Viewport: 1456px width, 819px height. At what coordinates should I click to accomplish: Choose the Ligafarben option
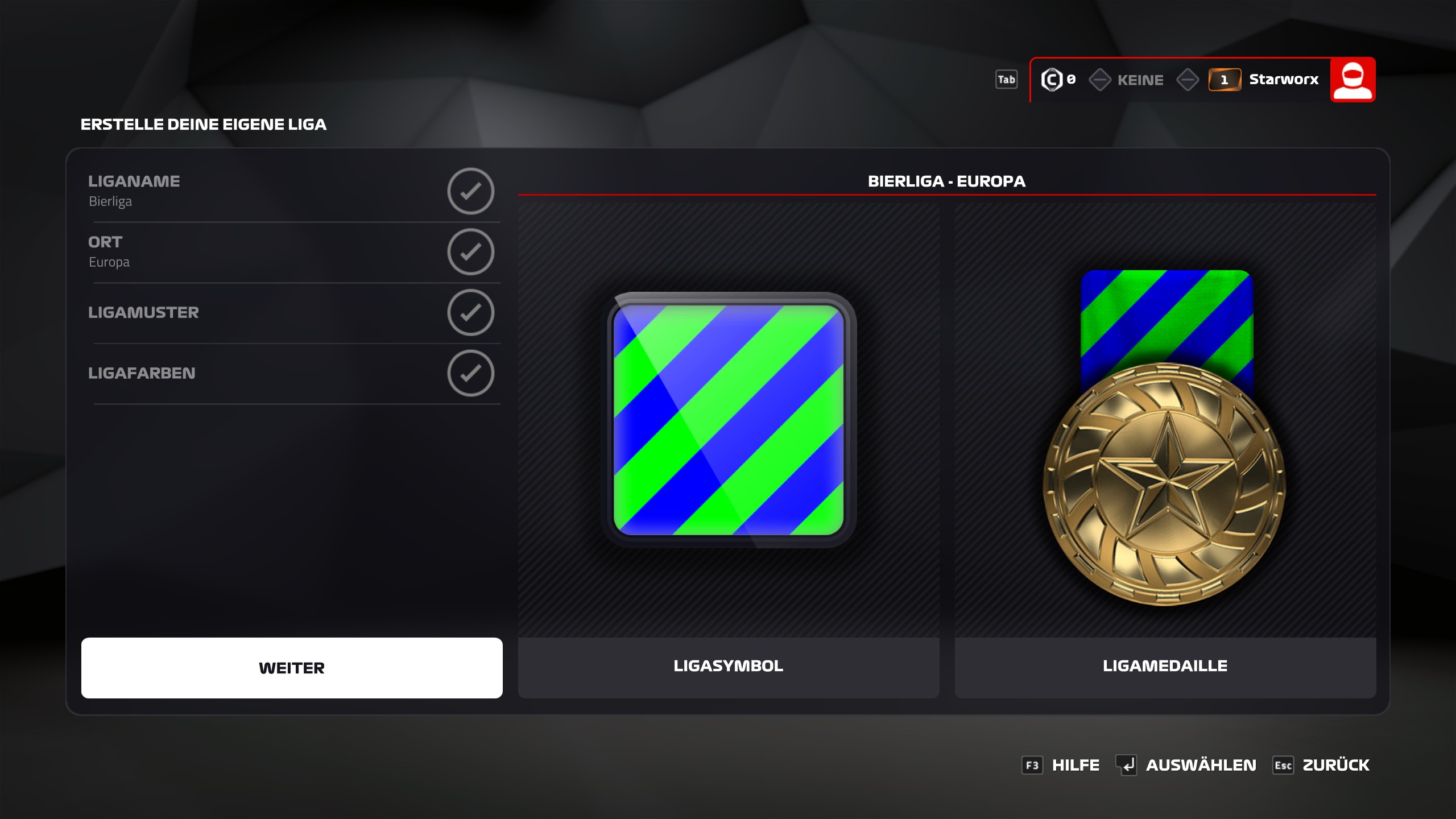[x=291, y=373]
